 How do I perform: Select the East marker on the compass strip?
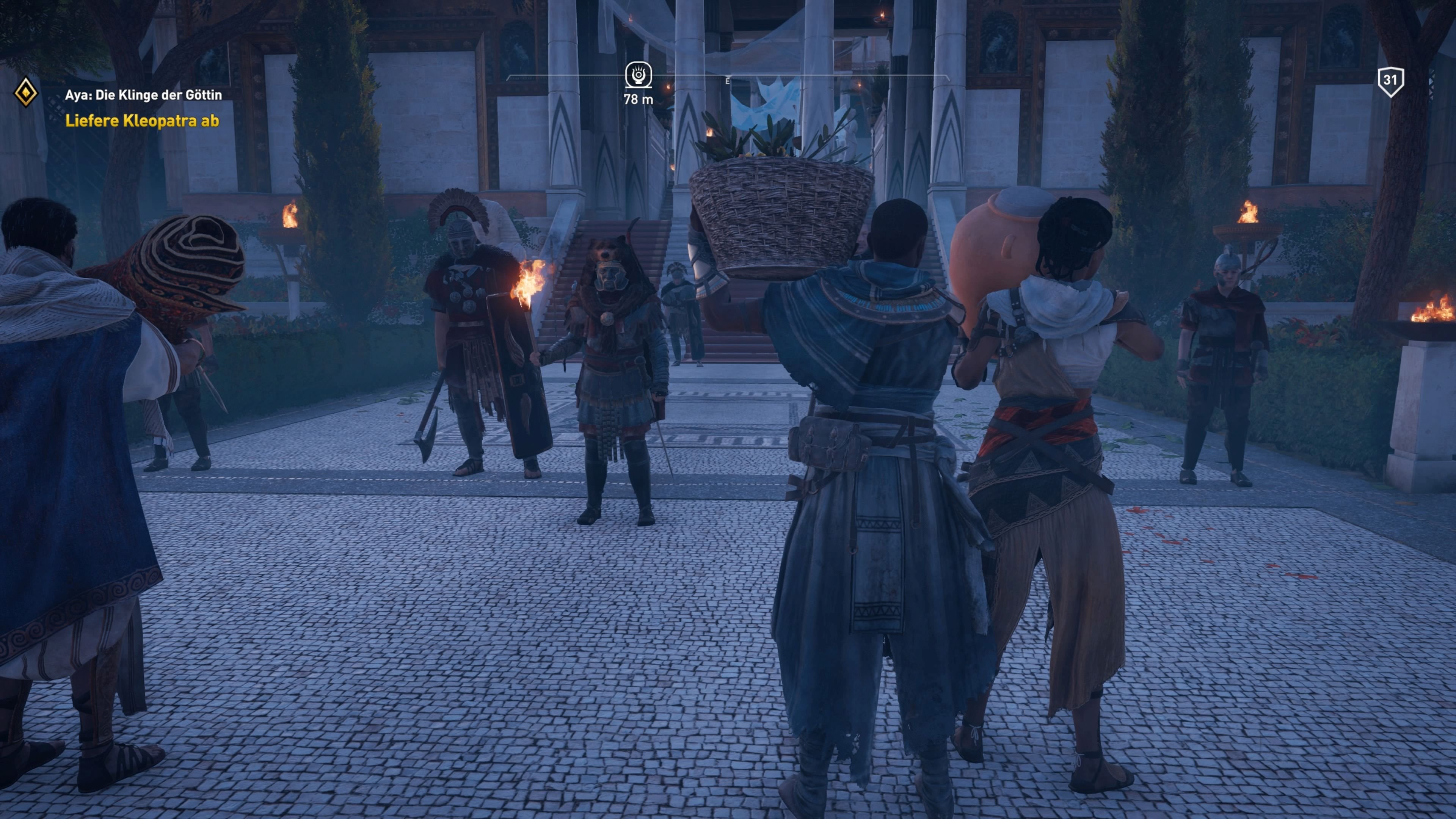pyautogui.click(x=728, y=80)
